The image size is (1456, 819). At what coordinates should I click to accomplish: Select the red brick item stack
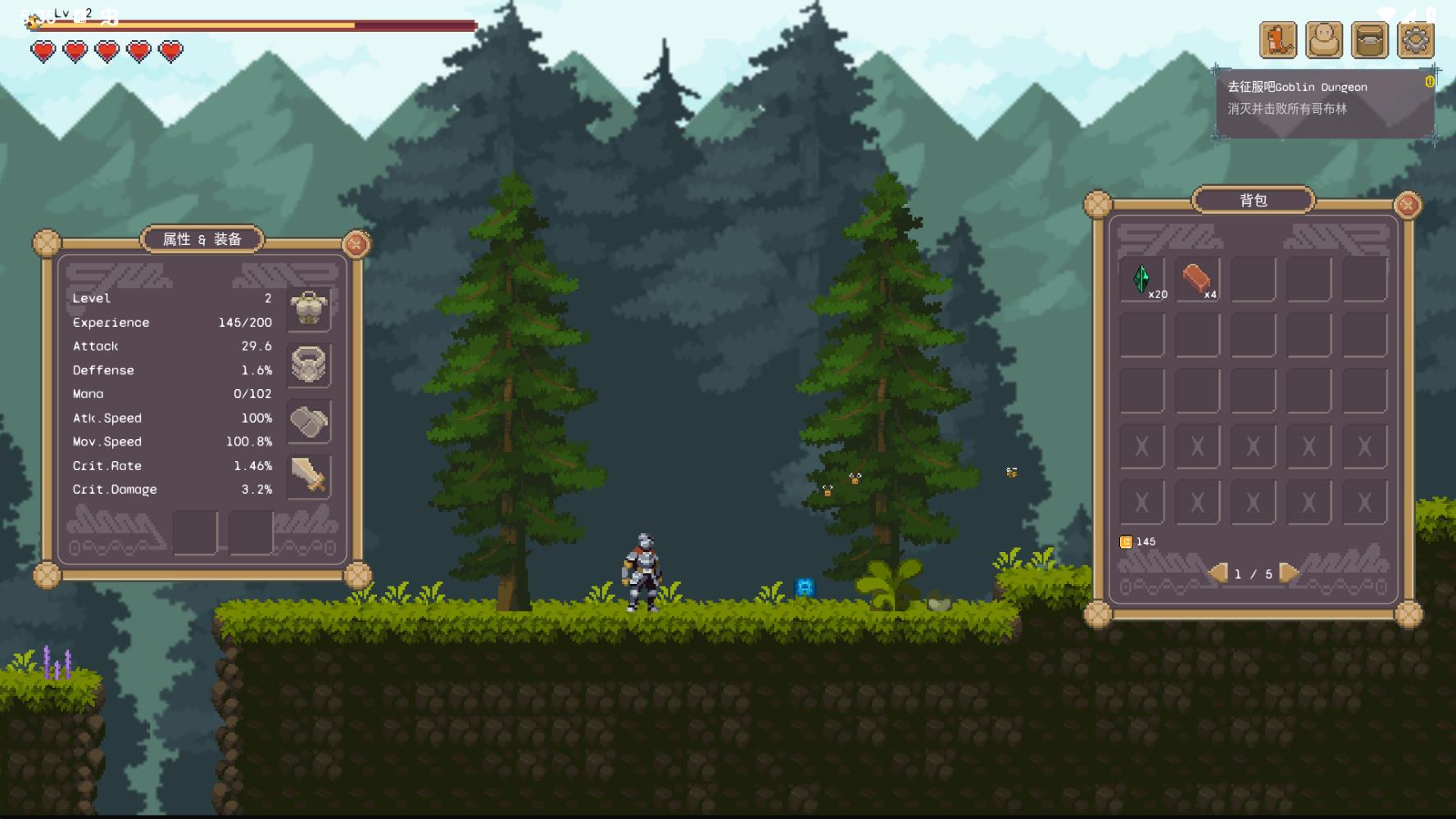point(1197,280)
